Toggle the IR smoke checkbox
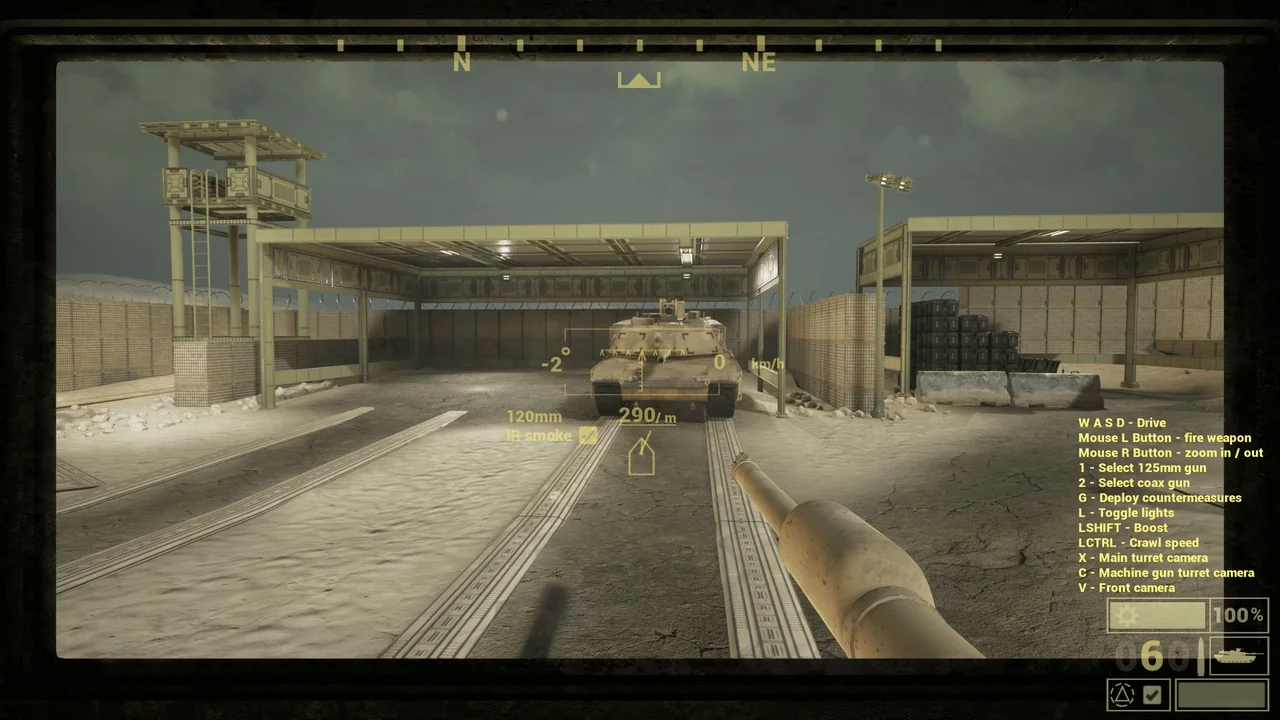Viewport: 1280px width, 720px height. tap(587, 435)
